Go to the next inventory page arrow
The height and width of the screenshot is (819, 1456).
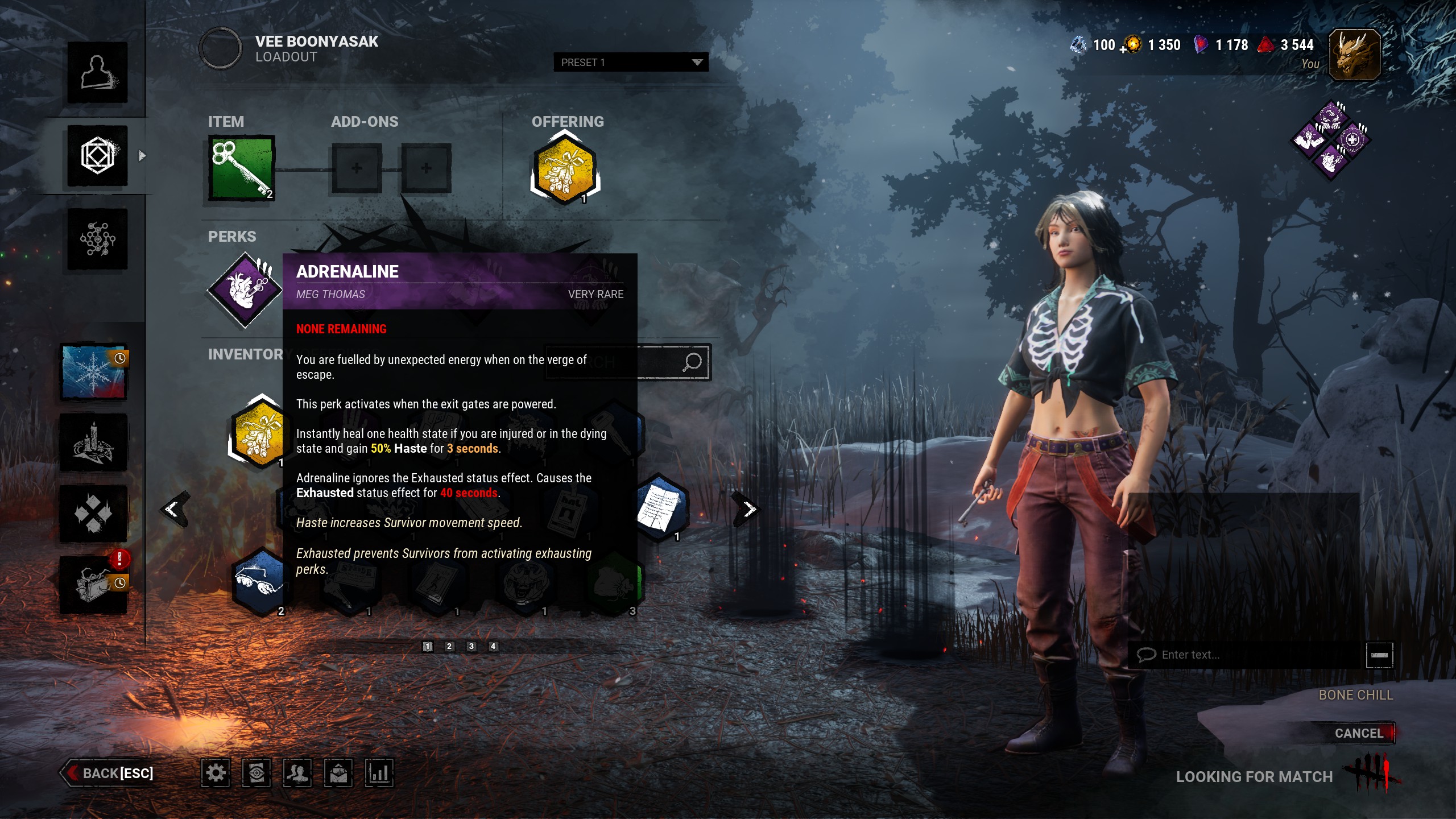pos(749,509)
